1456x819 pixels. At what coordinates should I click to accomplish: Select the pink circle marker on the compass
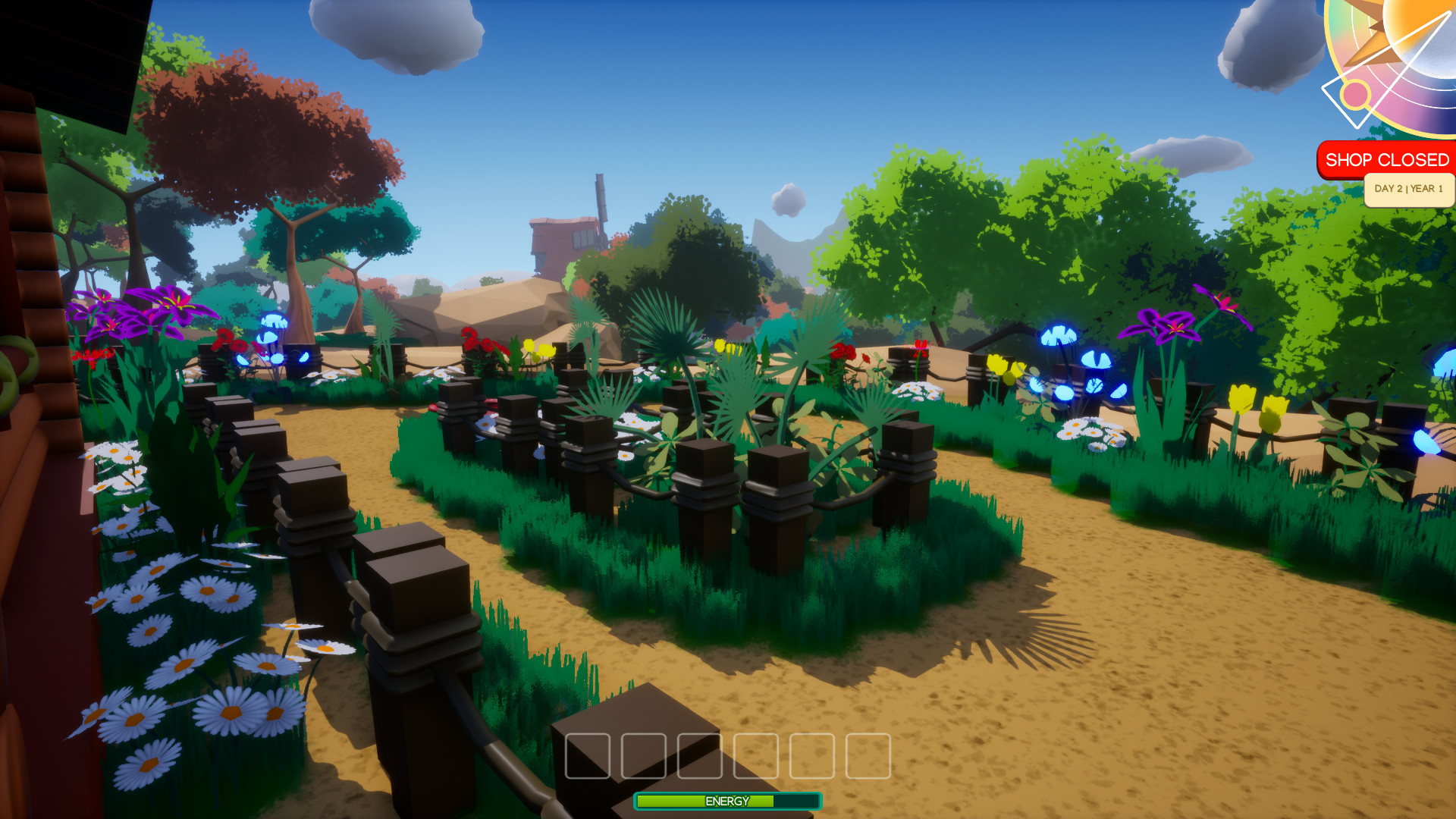(x=1357, y=95)
